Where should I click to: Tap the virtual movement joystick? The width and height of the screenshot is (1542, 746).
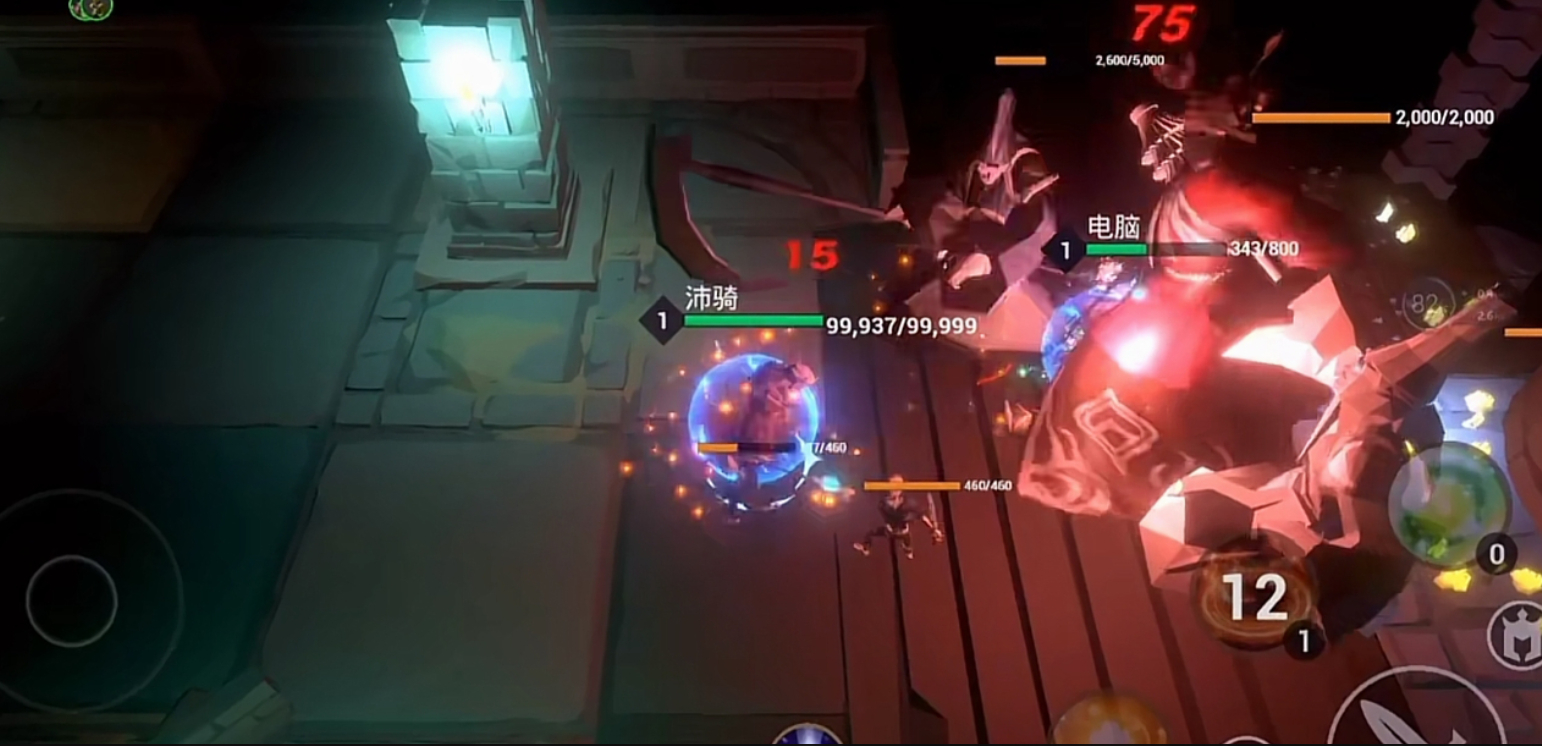click(x=72, y=600)
